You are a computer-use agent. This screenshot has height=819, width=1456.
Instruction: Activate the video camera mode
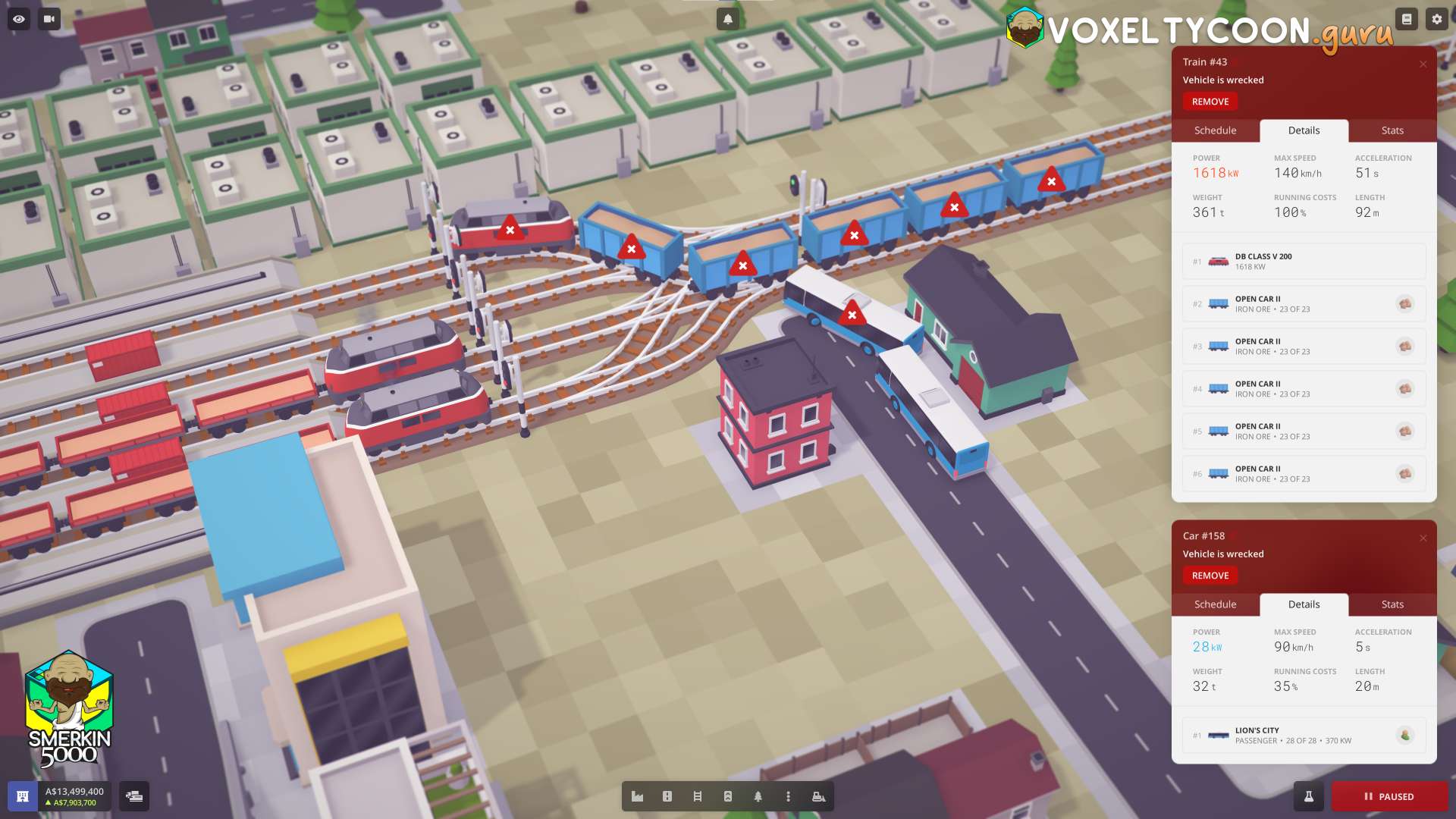(49, 19)
